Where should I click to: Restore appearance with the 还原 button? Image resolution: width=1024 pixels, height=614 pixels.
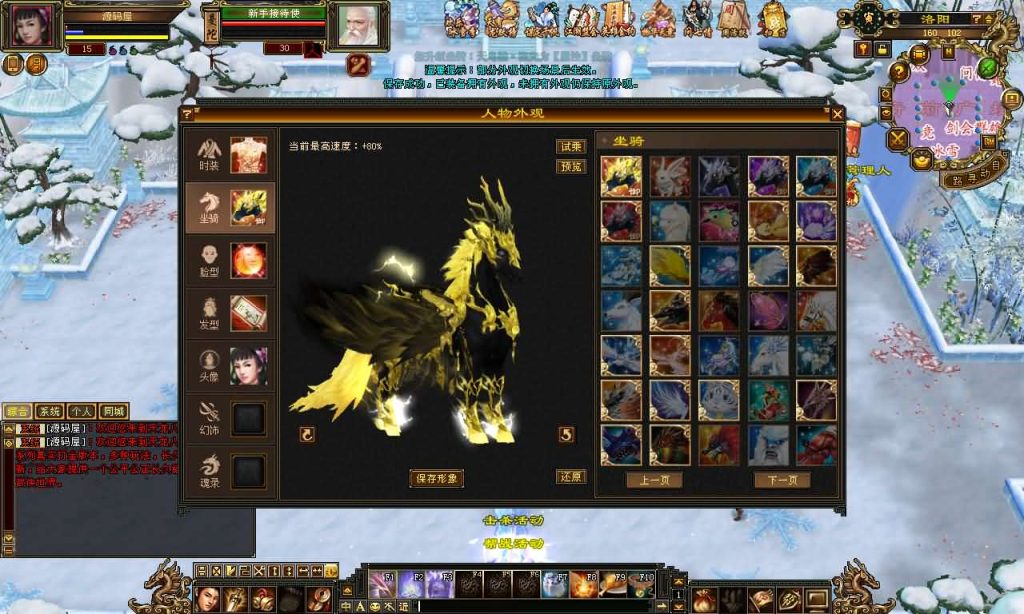coord(571,477)
